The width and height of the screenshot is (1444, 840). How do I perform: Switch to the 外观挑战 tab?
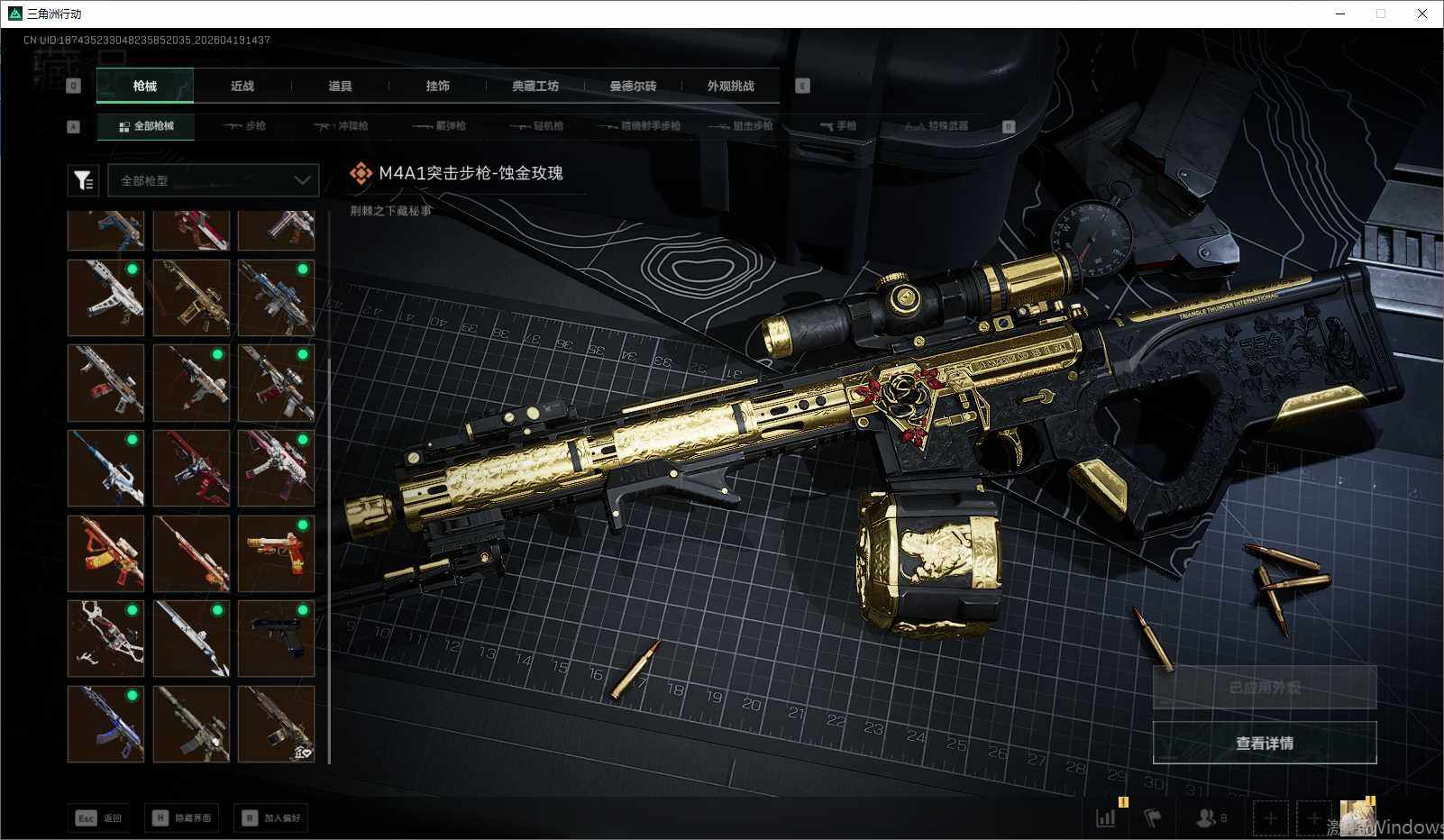pos(730,86)
